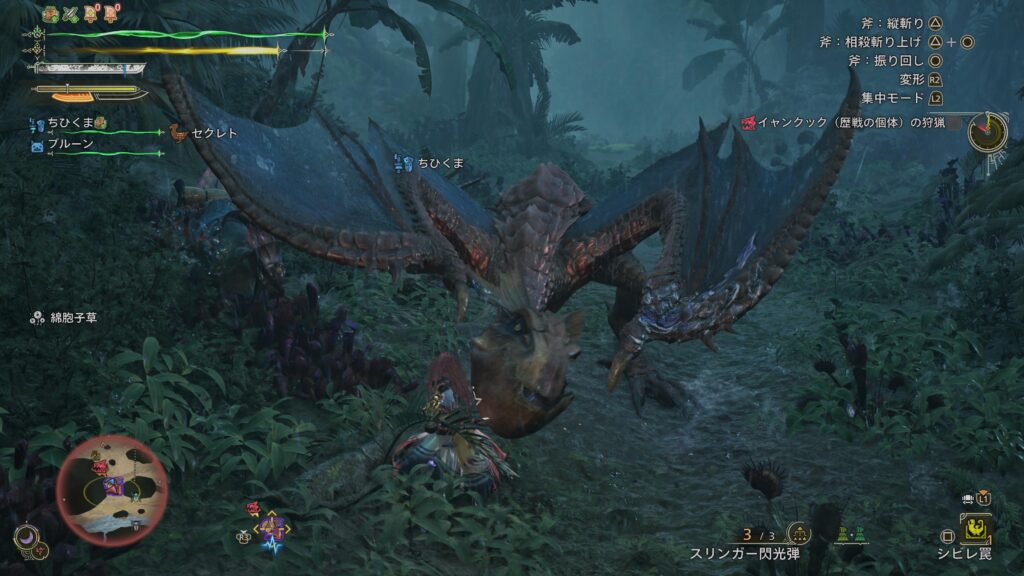Select the Shock Trap item slot

[977, 527]
